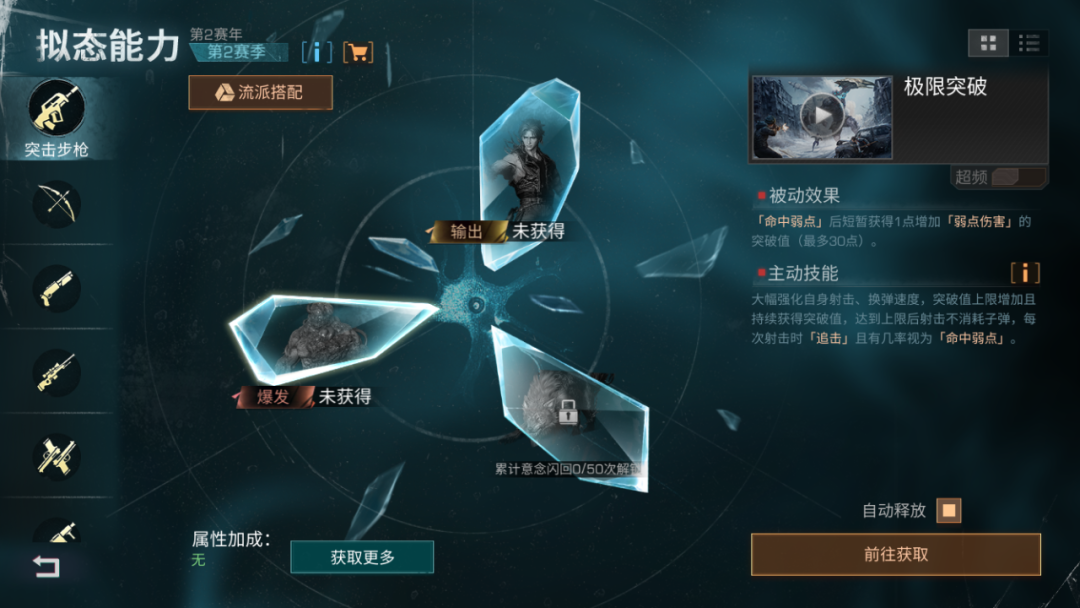The image size is (1080, 608).
Task: Click 获取更多 for attribute bonuses
Action: (362, 557)
